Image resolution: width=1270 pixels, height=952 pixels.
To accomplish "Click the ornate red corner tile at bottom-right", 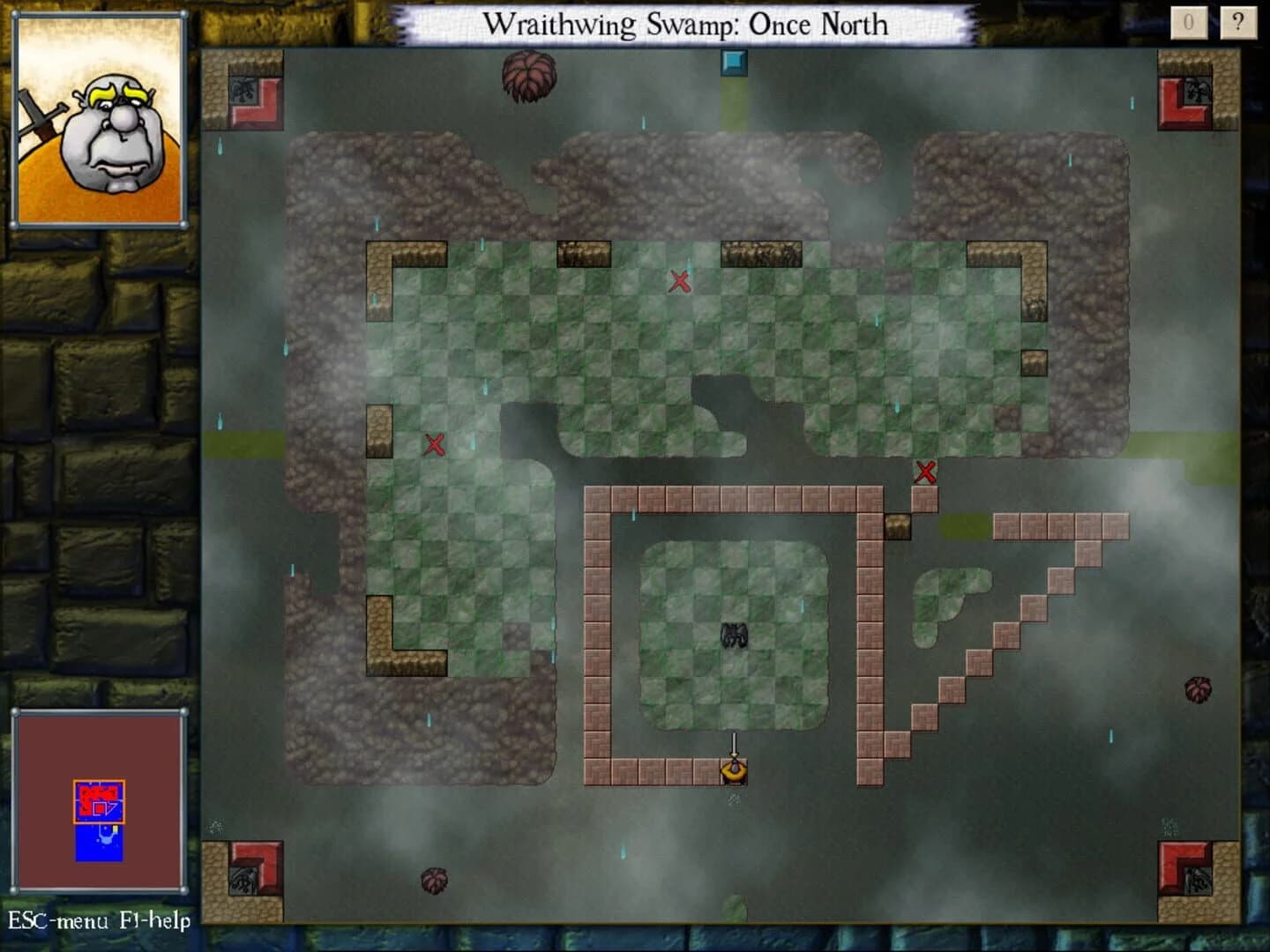I will click(x=1186, y=868).
